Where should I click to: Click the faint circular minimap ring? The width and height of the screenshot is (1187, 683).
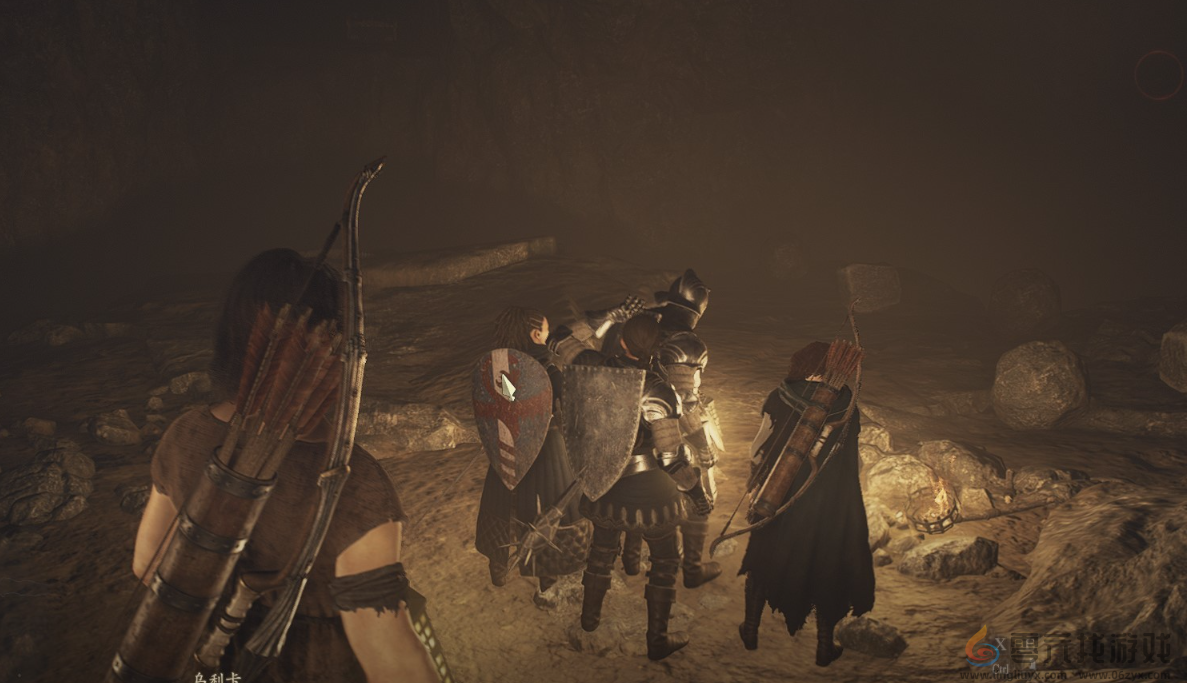point(1160,75)
